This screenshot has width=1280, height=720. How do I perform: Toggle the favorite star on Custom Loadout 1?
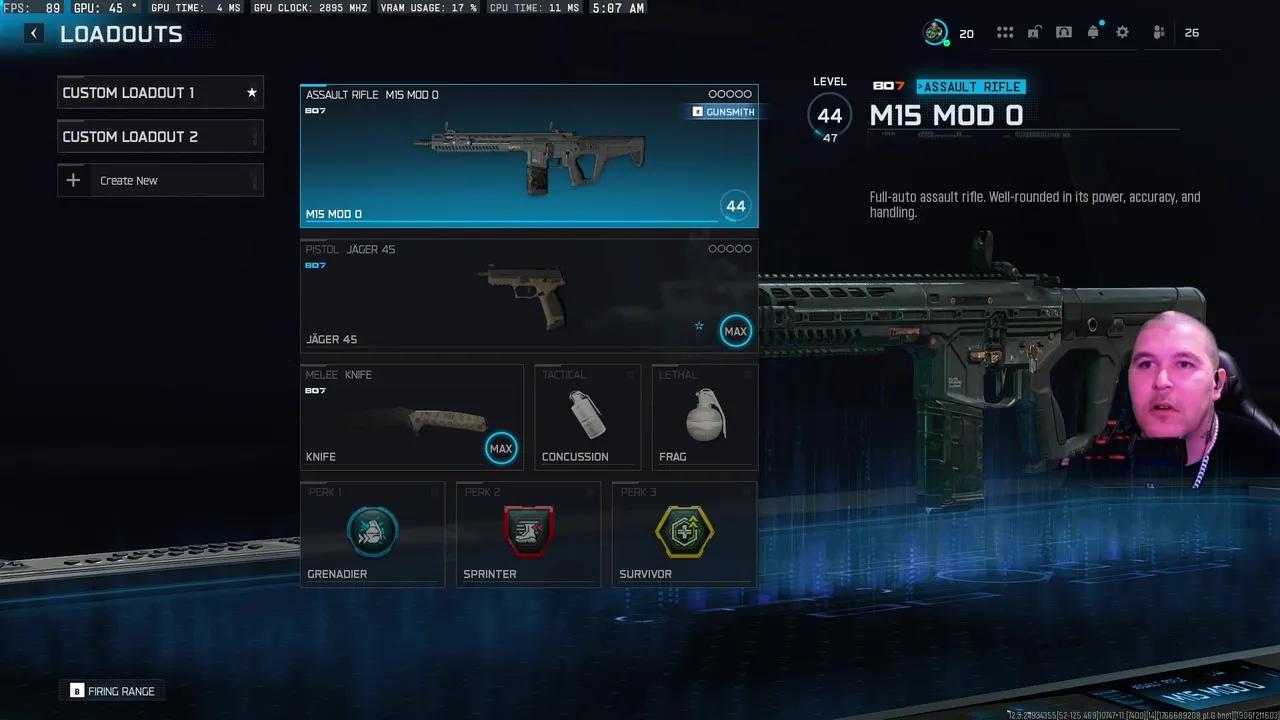pyautogui.click(x=251, y=92)
